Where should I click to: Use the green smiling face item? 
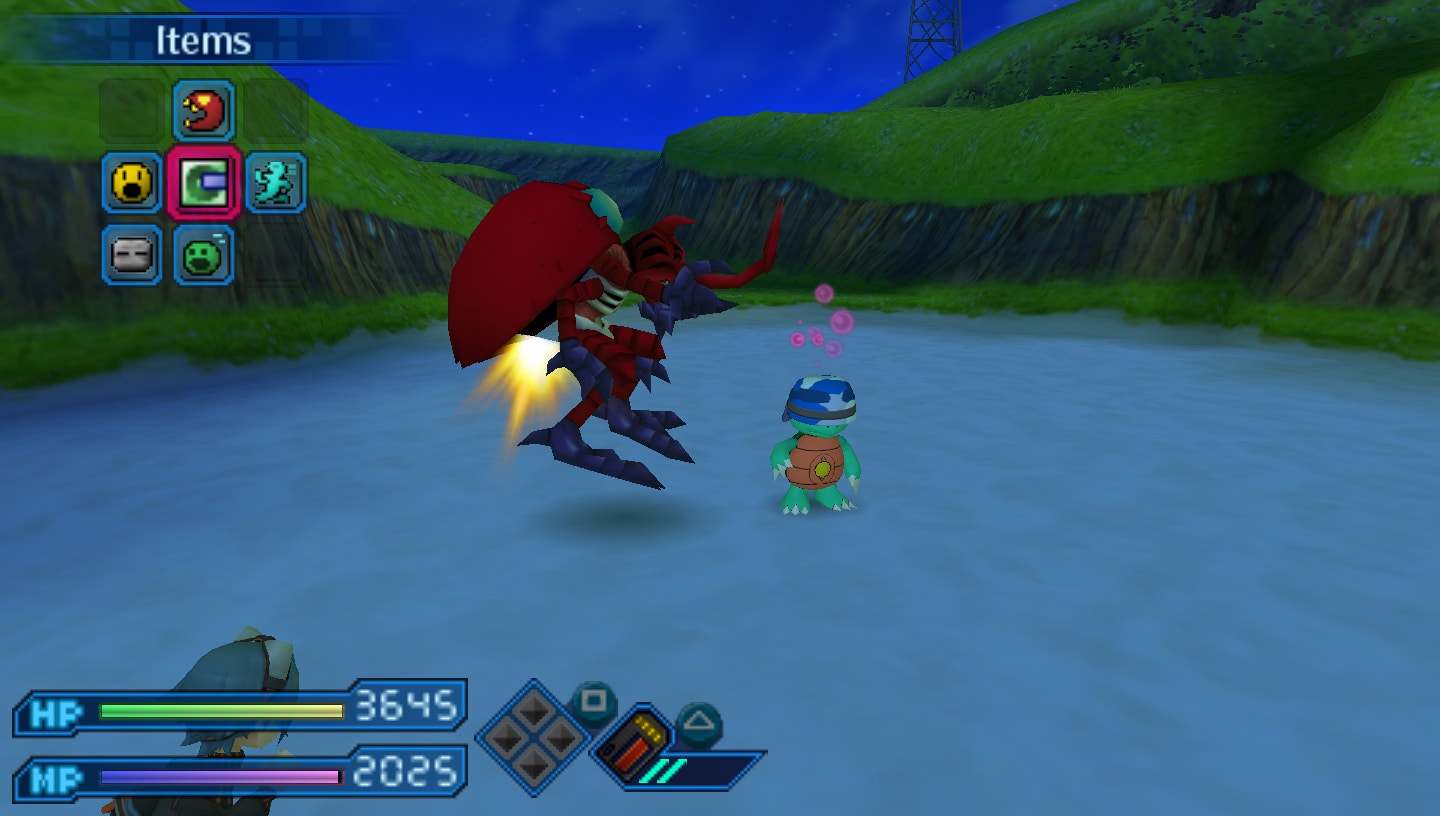(204, 255)
